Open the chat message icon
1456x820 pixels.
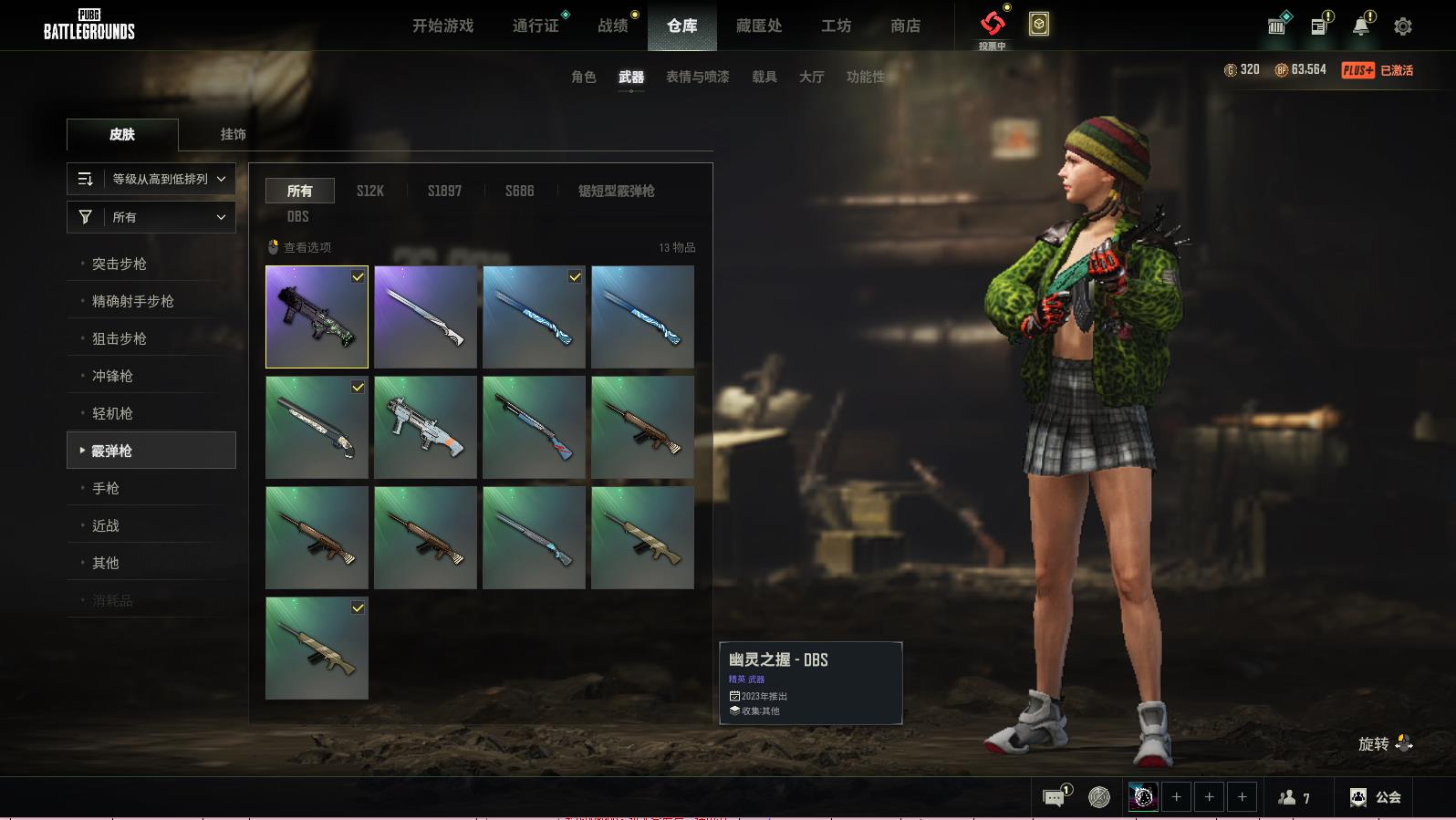pos(1054,798)
